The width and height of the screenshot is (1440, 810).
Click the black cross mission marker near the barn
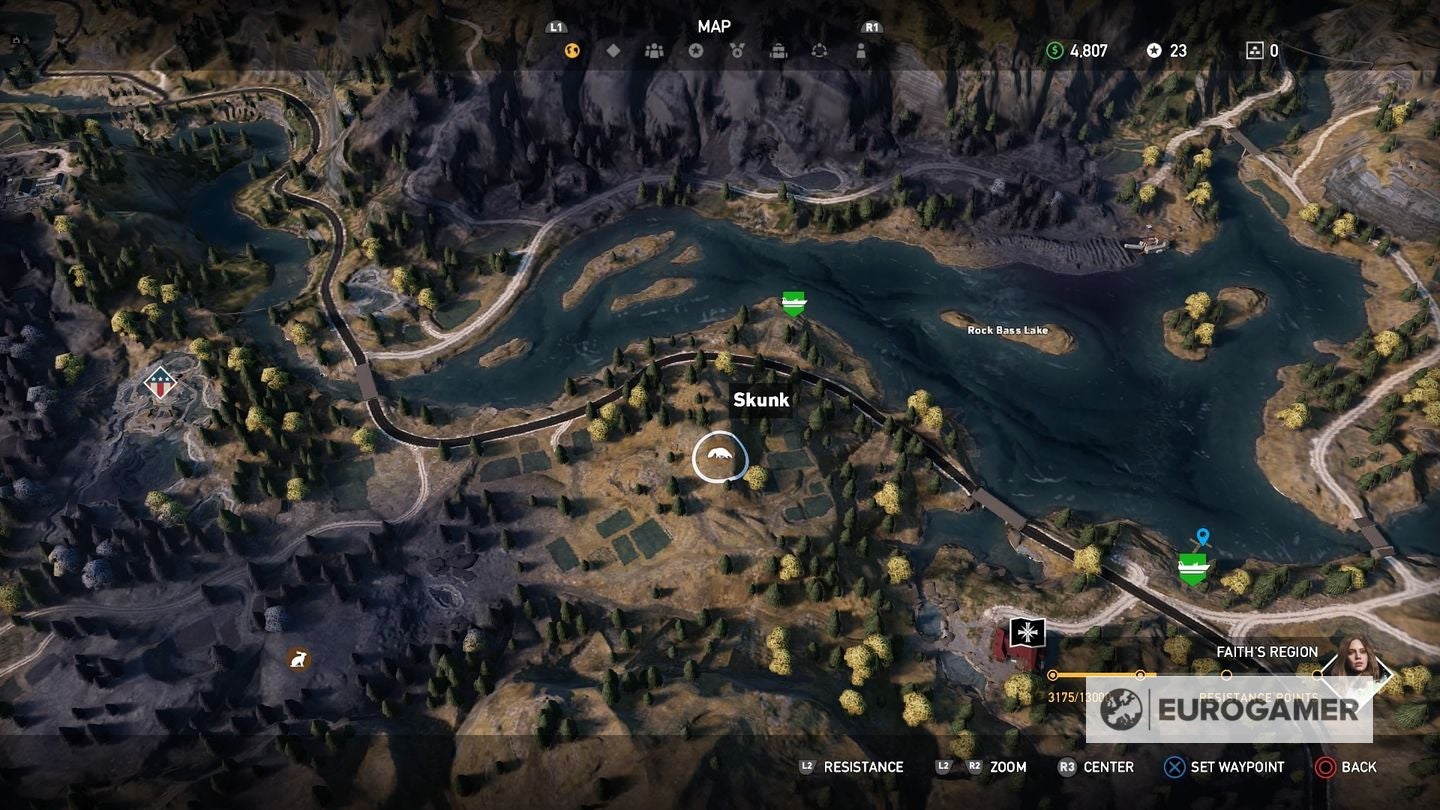[x=1026, y=633]
